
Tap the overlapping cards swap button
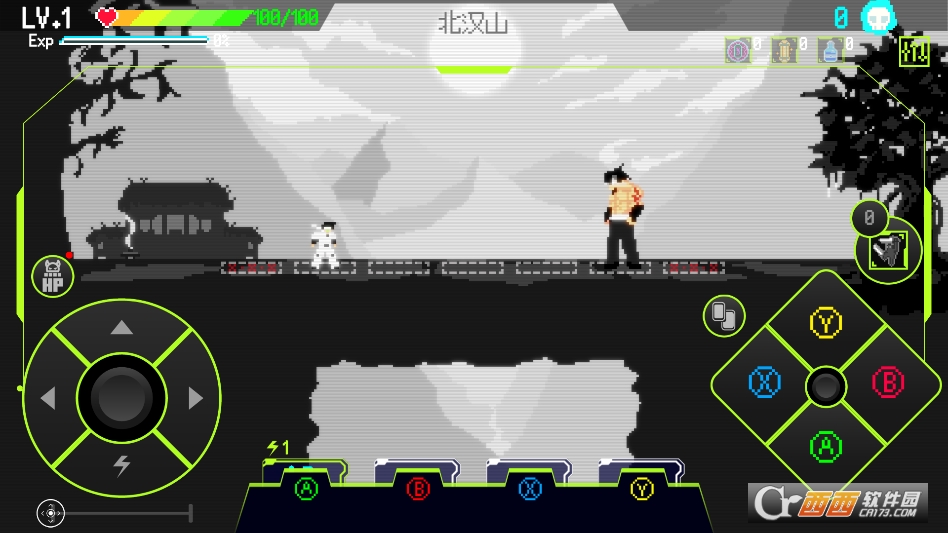[722, 316]
